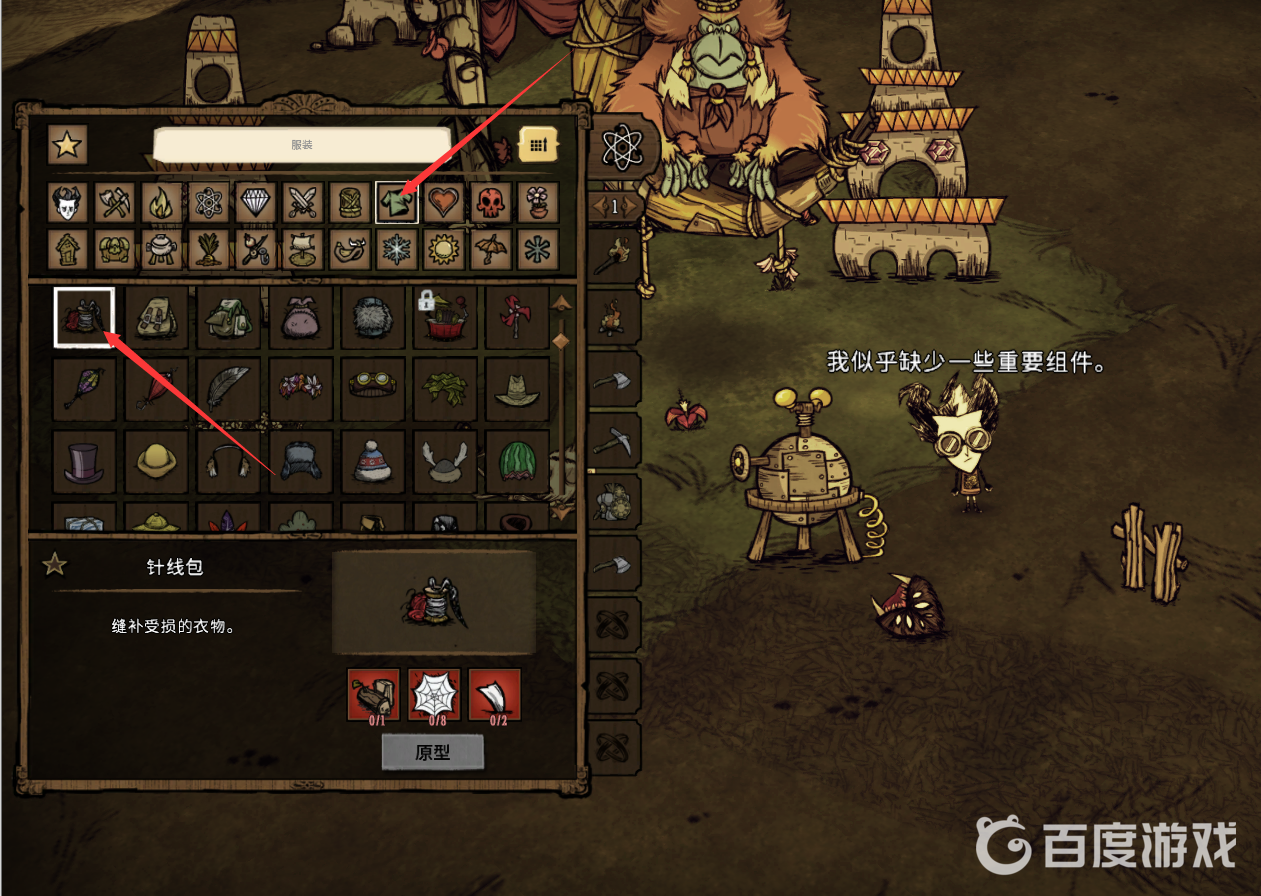This screenshot has width=1261, height=896.
Task: Pick the watermelon hat recipe
Action: (x=517, y=462)
